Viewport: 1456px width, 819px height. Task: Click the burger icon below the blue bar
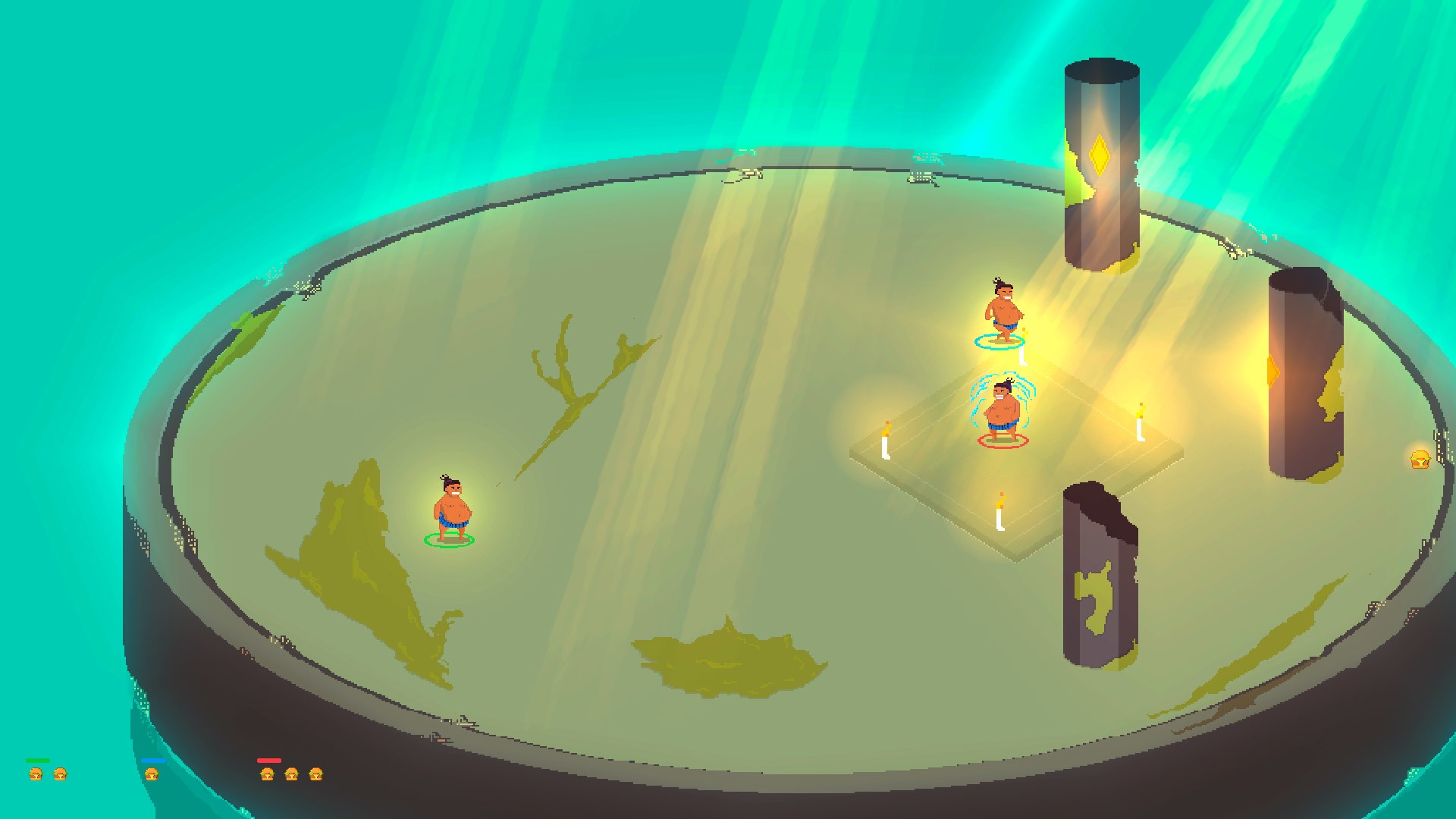151,775
